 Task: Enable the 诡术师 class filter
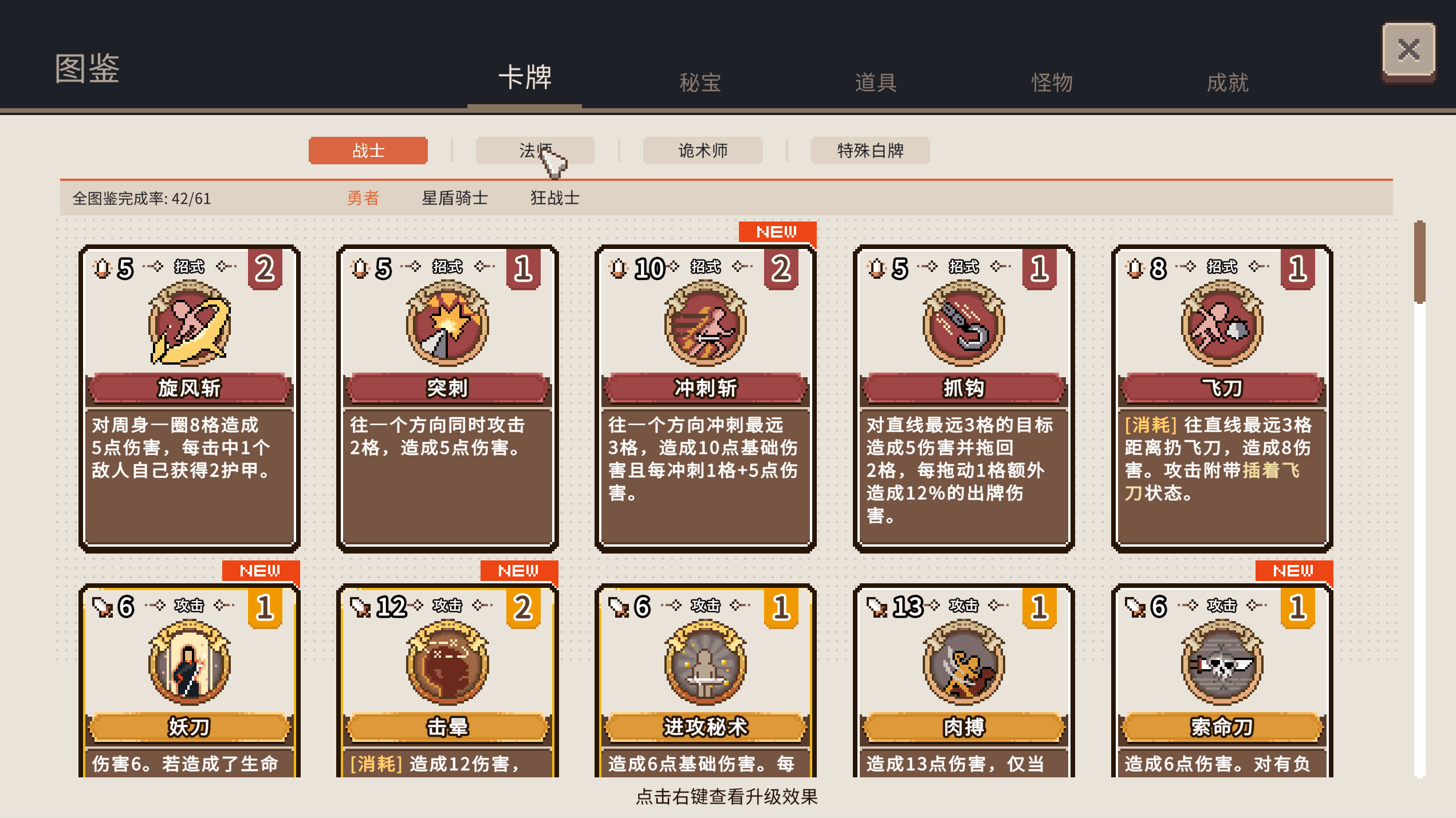tap(702, 151)
